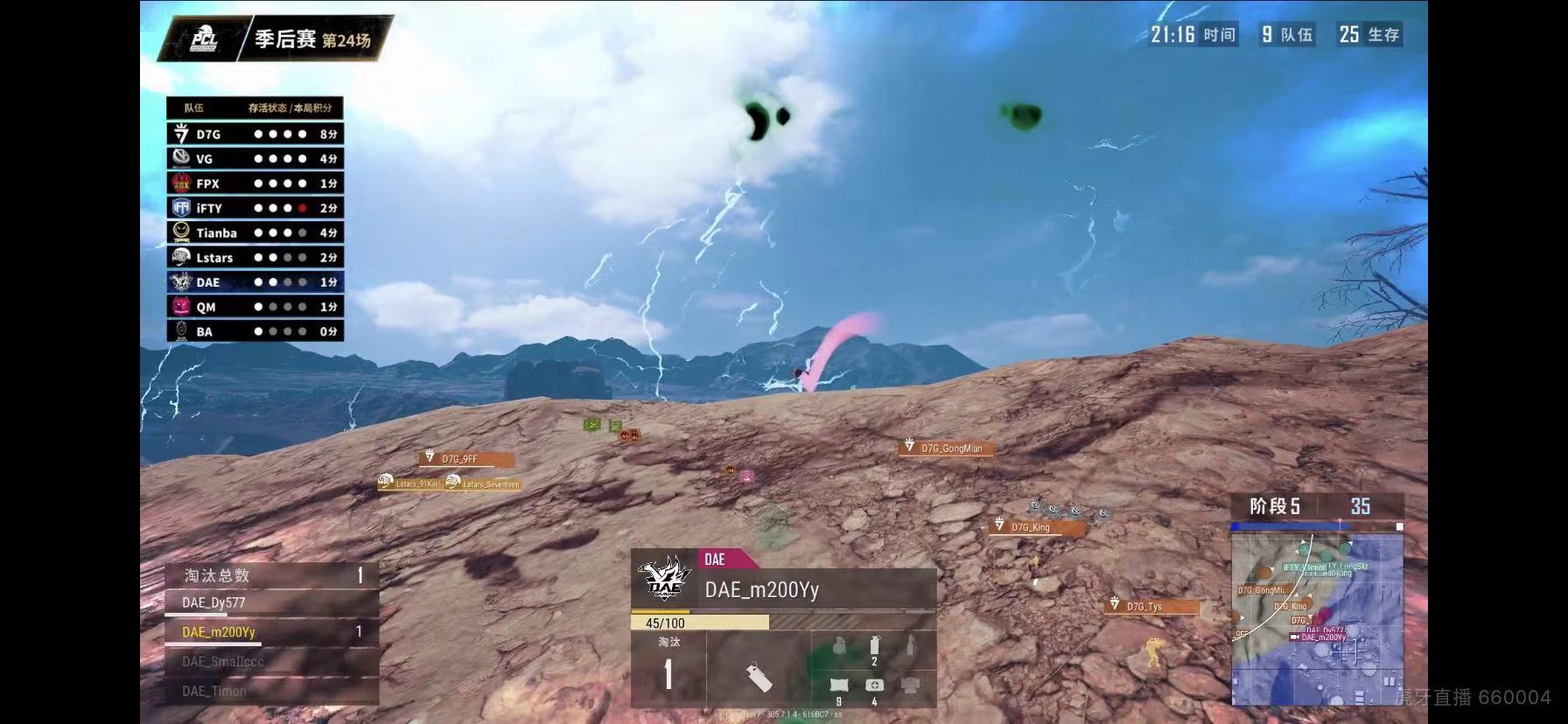Choose the Lstars team row

(255, 257)
